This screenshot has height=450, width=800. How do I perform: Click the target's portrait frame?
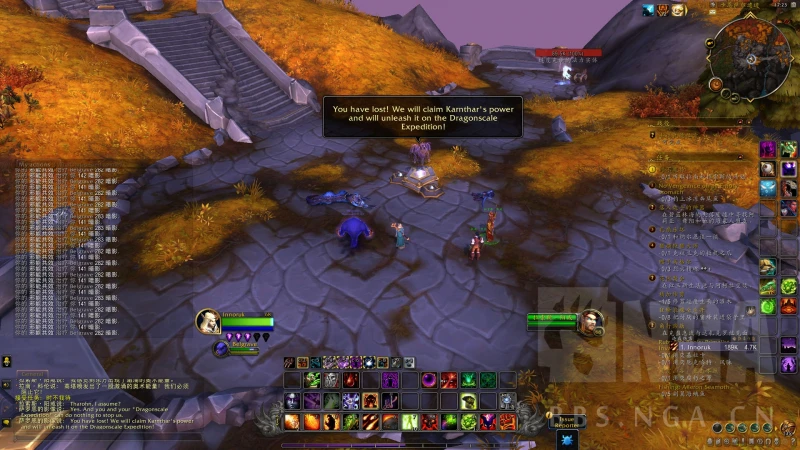pyautogui.click(x=592, y=322)
